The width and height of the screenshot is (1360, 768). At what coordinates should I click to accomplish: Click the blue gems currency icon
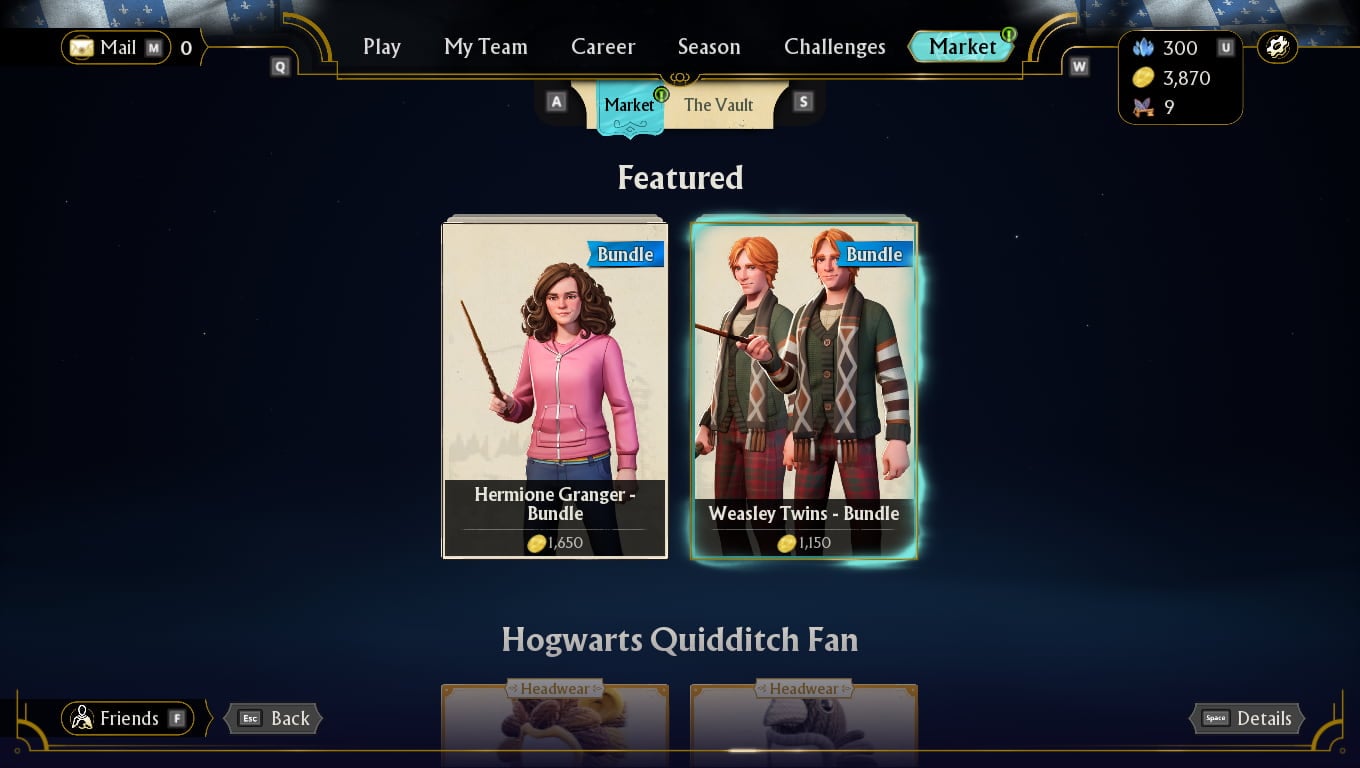coord(1142,47)
